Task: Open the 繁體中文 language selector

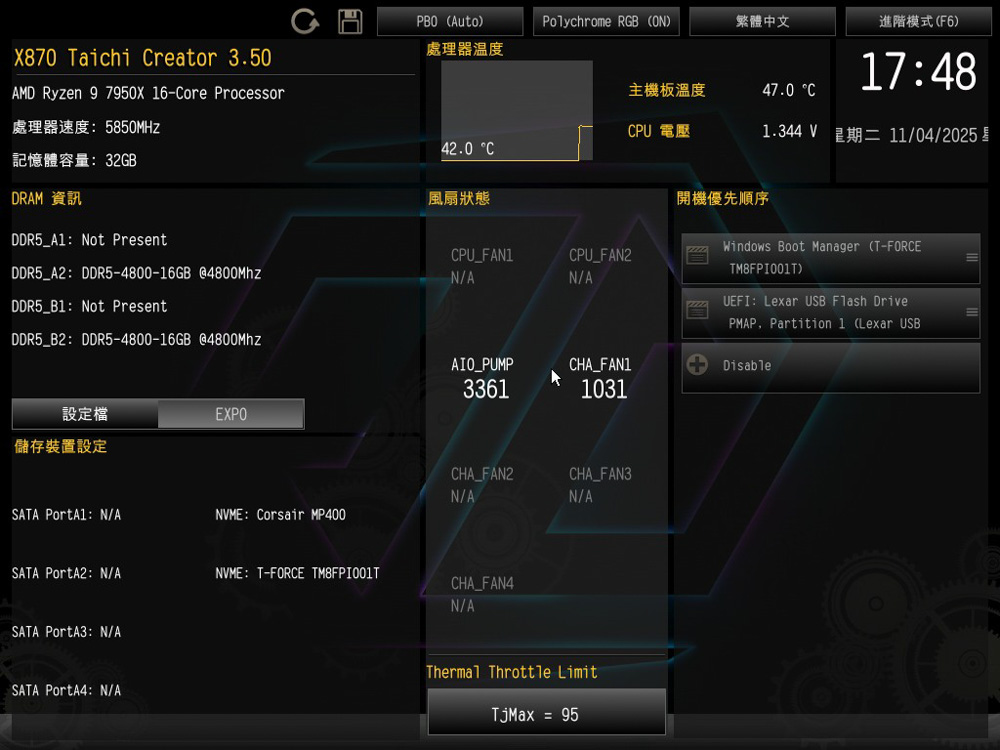Action: 762,21
